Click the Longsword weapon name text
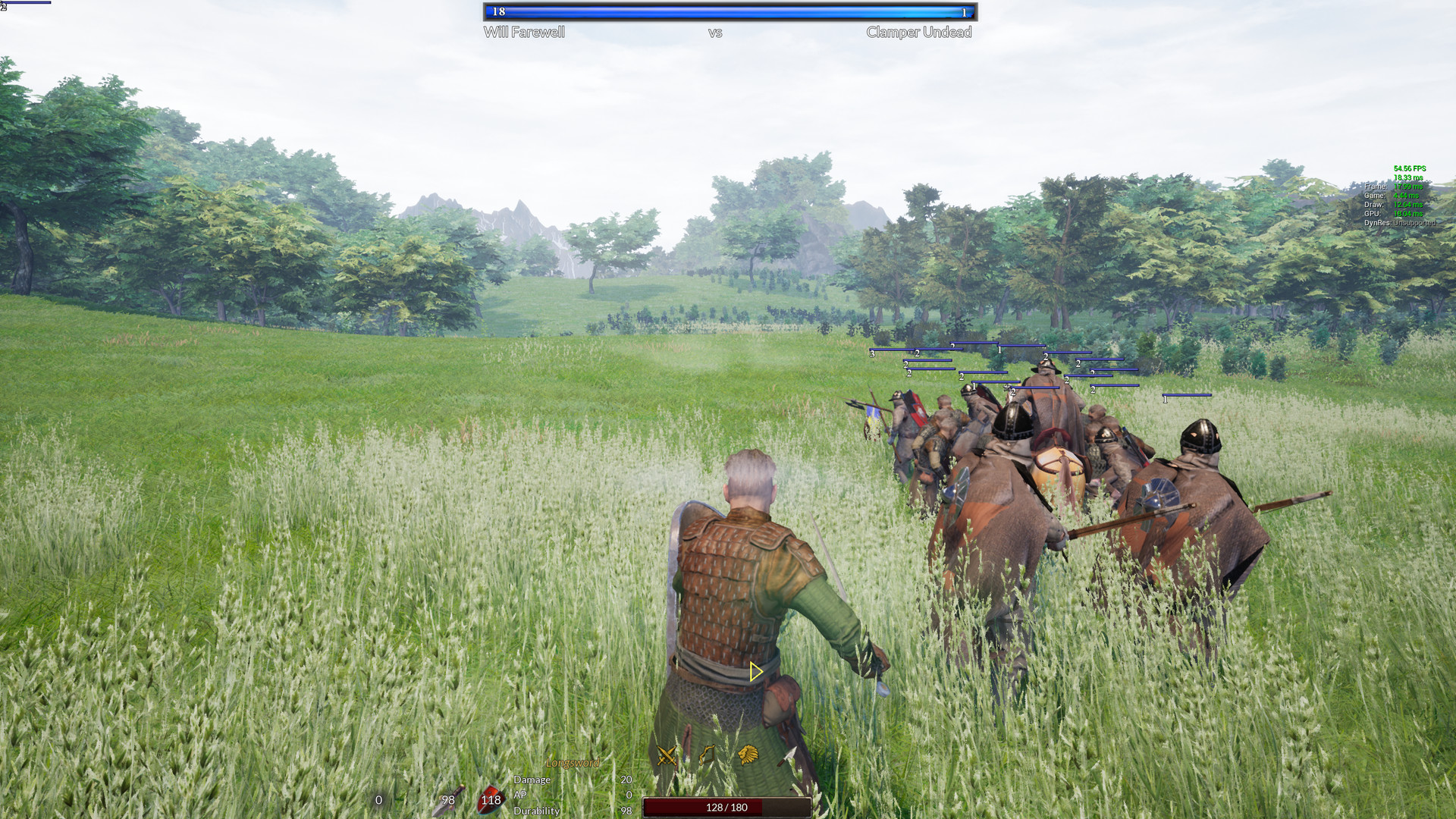This screenshot has width=1456, height=819. [574, 764]
